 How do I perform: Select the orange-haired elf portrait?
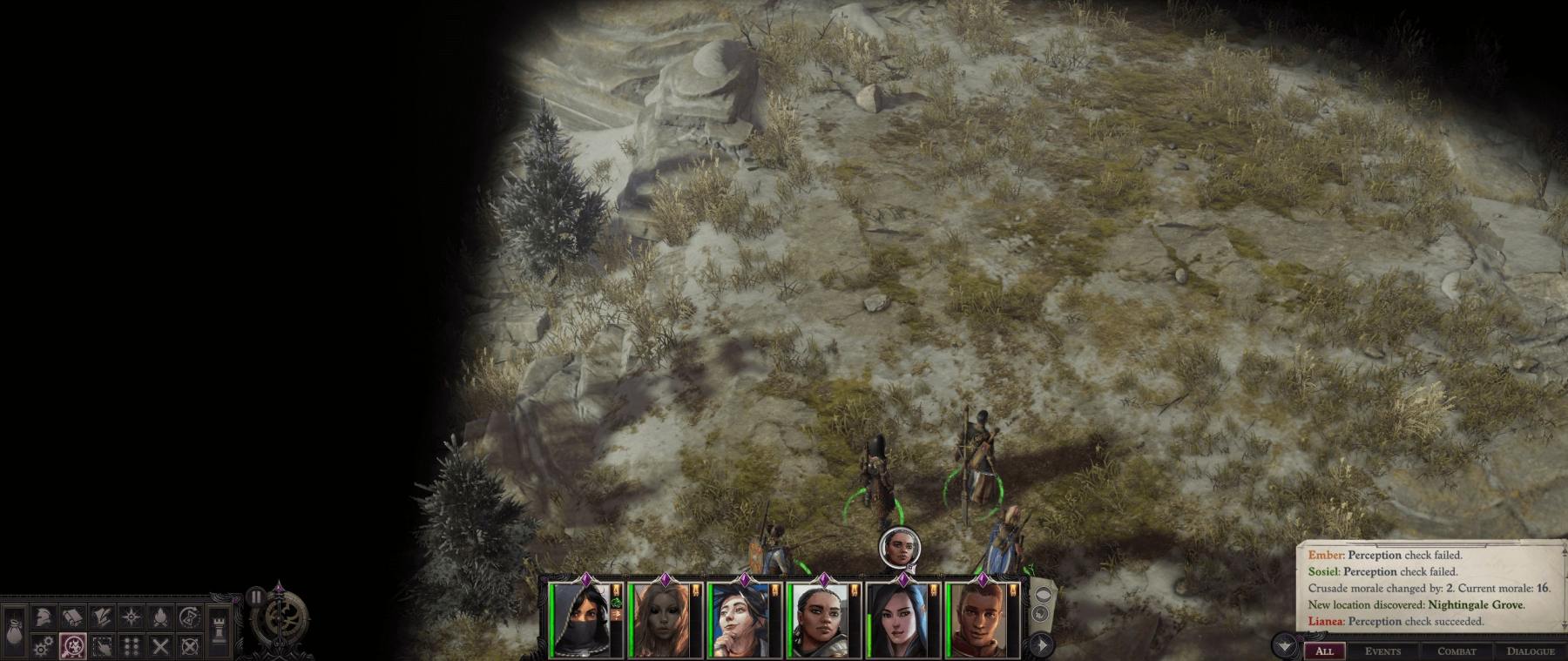(664, 620)
